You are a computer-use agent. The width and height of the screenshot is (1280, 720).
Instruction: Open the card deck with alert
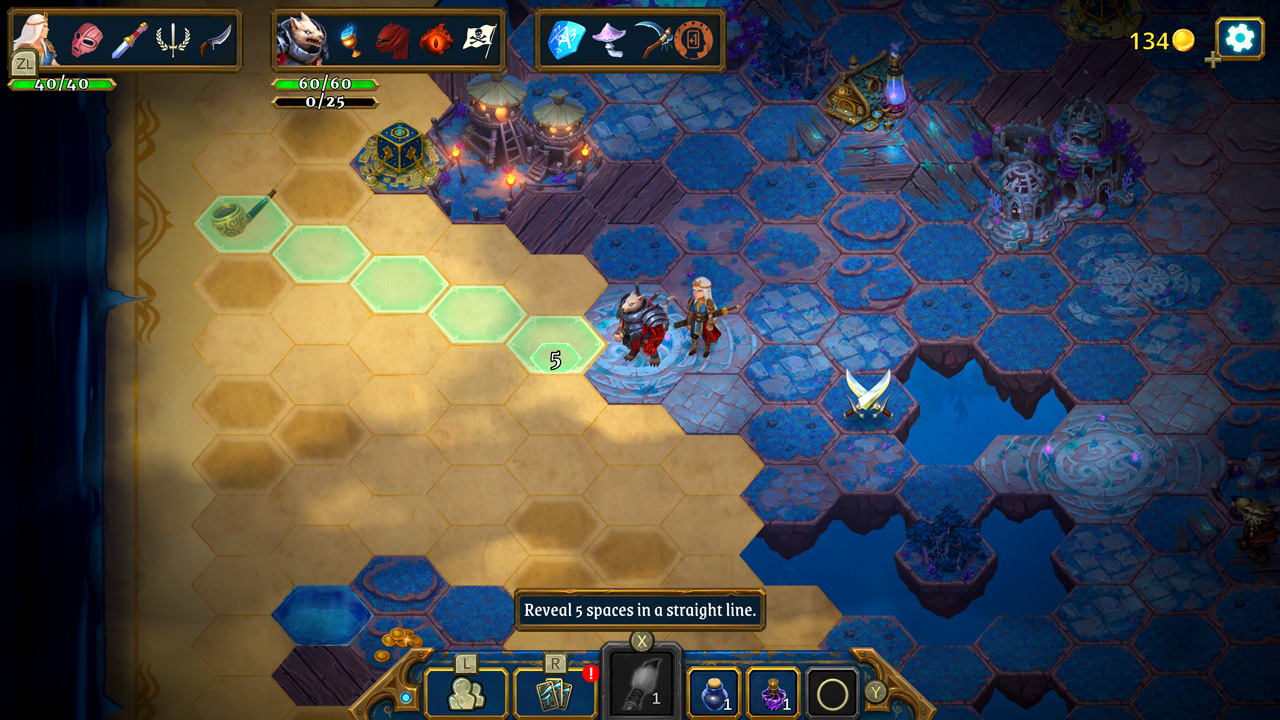(x=554, y=693)
